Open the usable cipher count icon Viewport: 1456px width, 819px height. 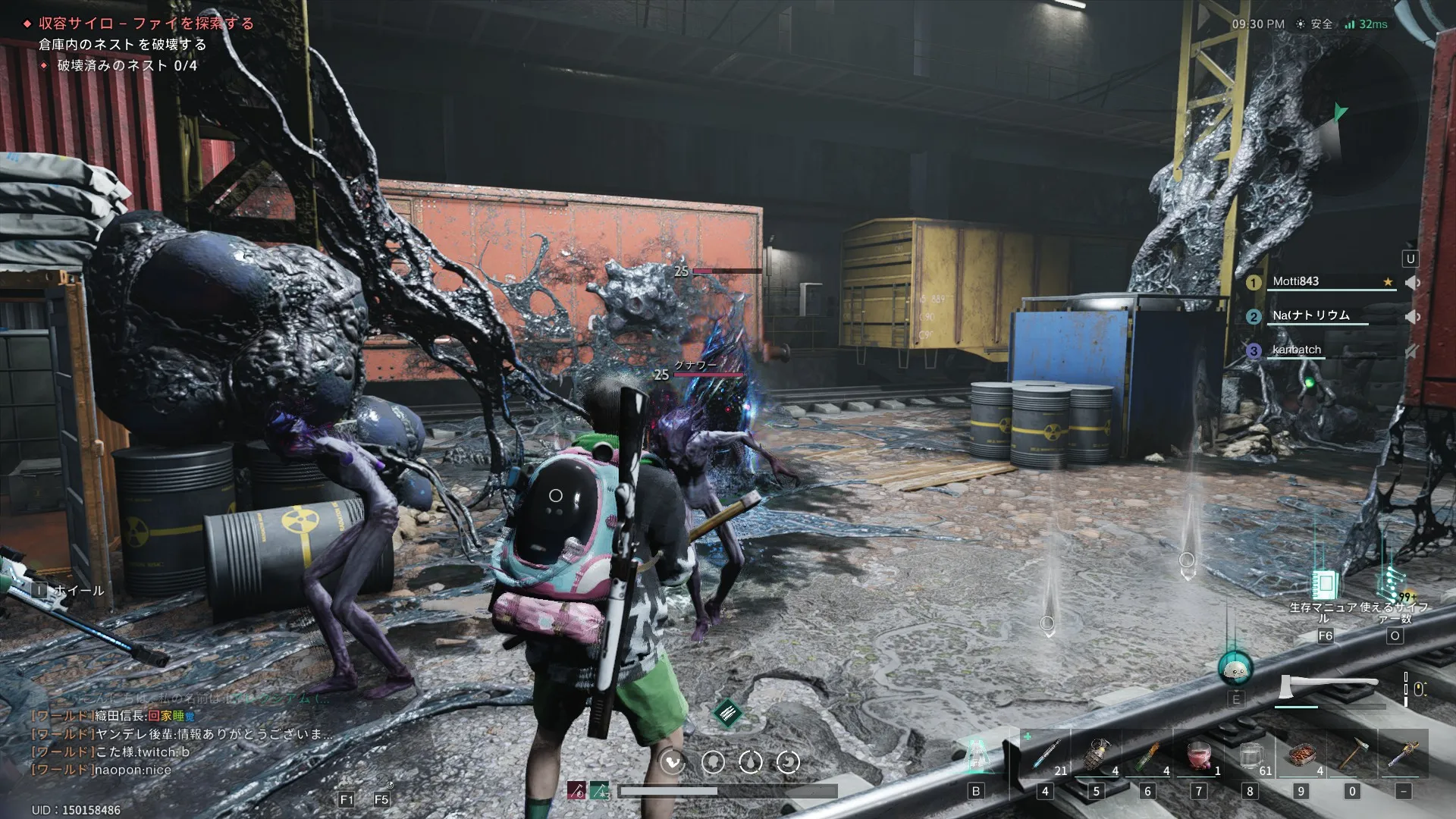click(1392, 585)
